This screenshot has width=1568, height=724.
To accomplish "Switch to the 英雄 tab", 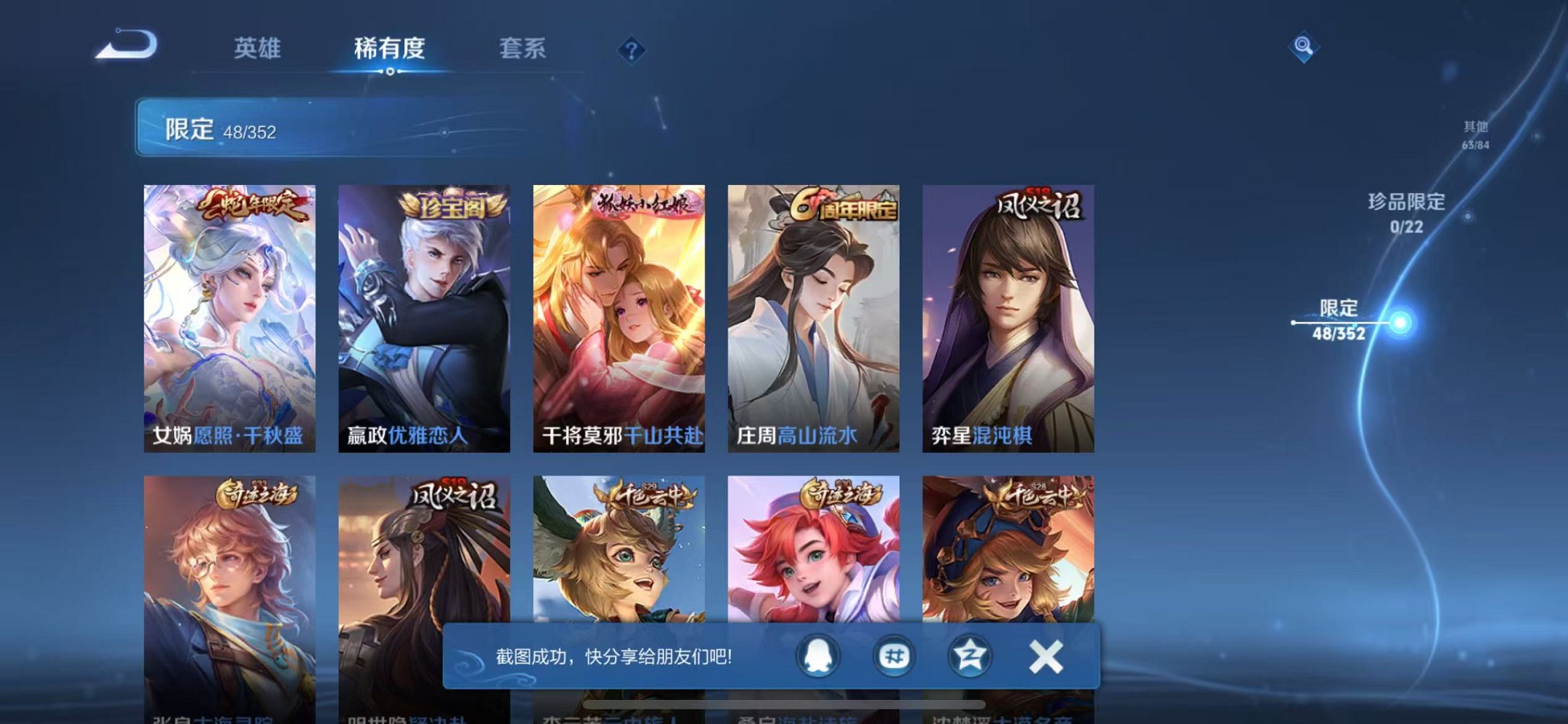I will click(258, 50).
